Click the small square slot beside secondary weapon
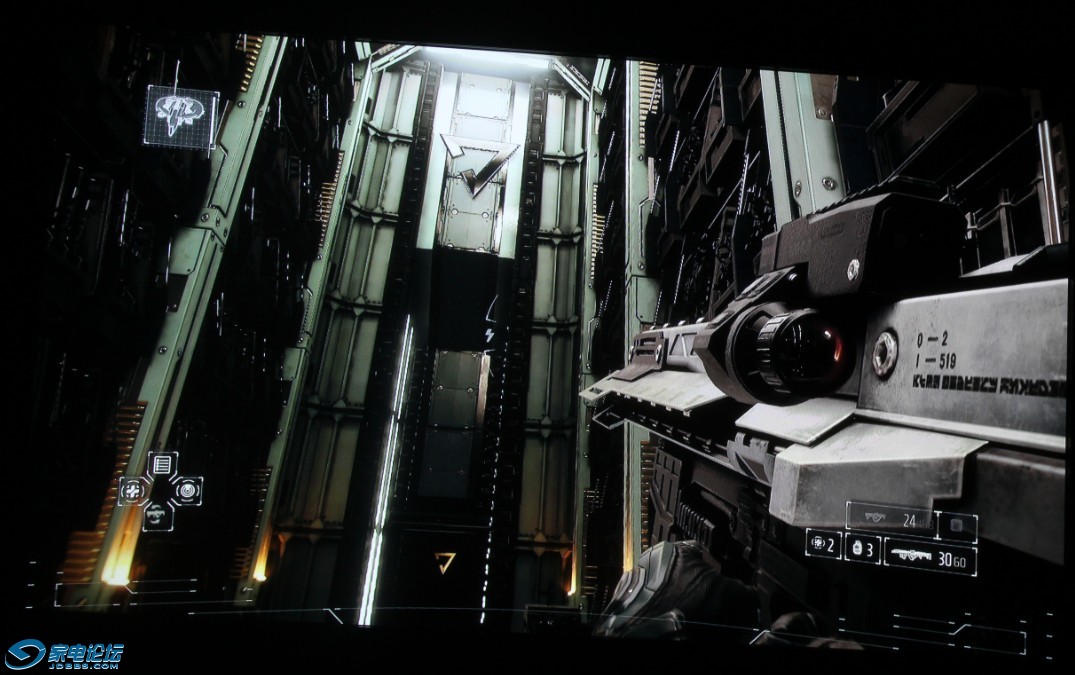 click(957, 525)
